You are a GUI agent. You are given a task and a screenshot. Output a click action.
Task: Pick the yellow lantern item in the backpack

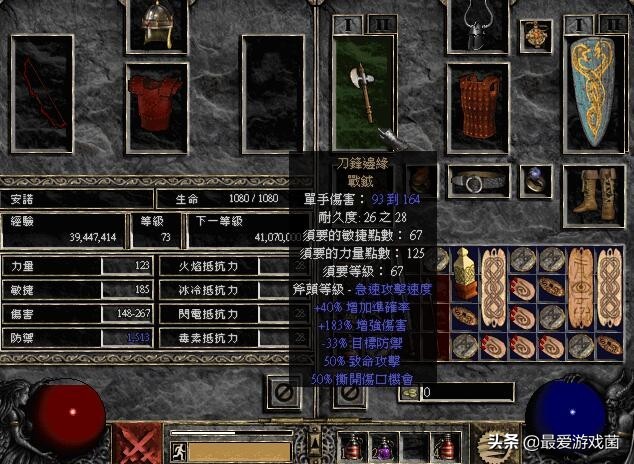tap(464, 270)
